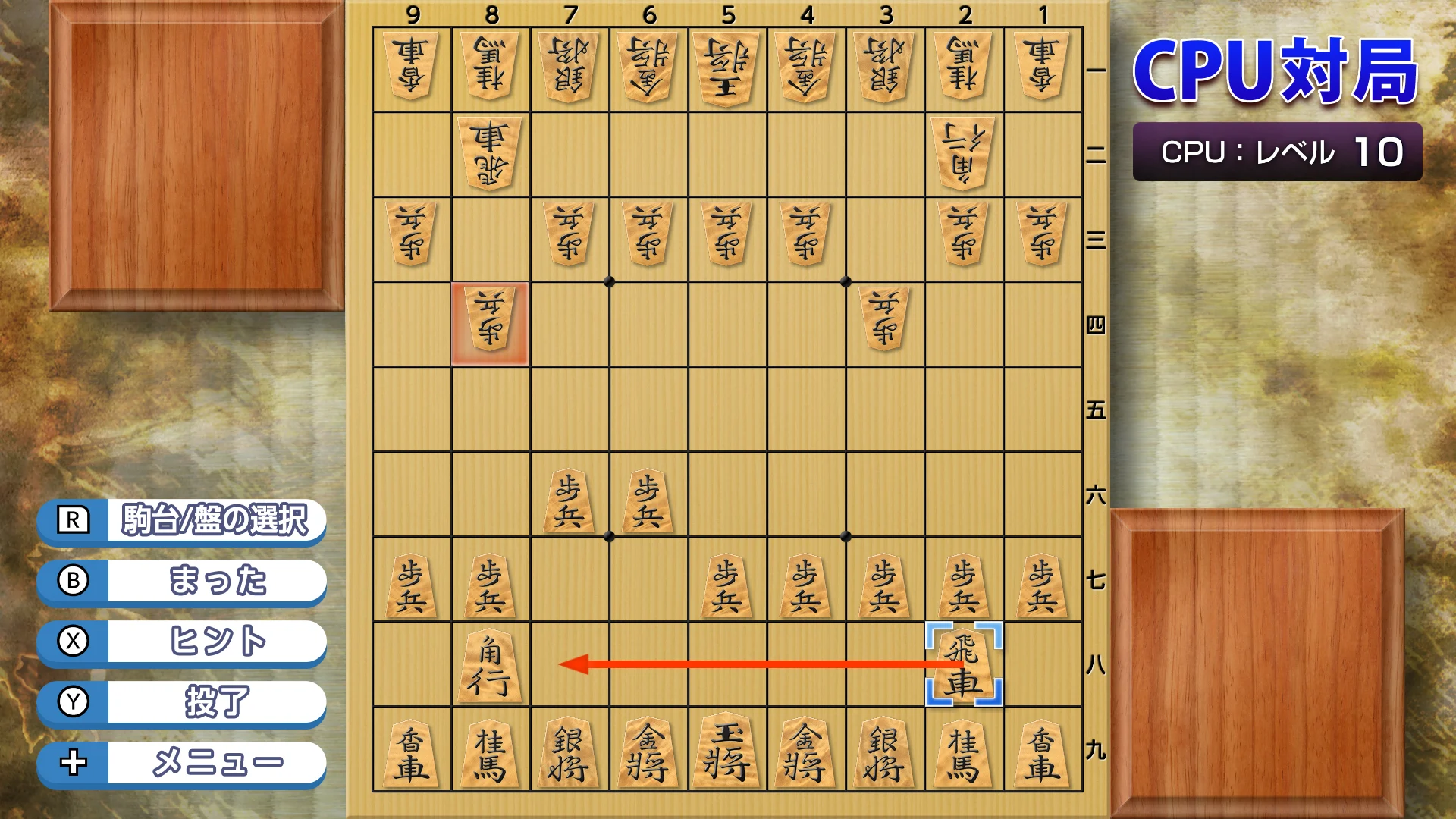
Task: Select the pawn on the red highlighted square
Action: 491,322
